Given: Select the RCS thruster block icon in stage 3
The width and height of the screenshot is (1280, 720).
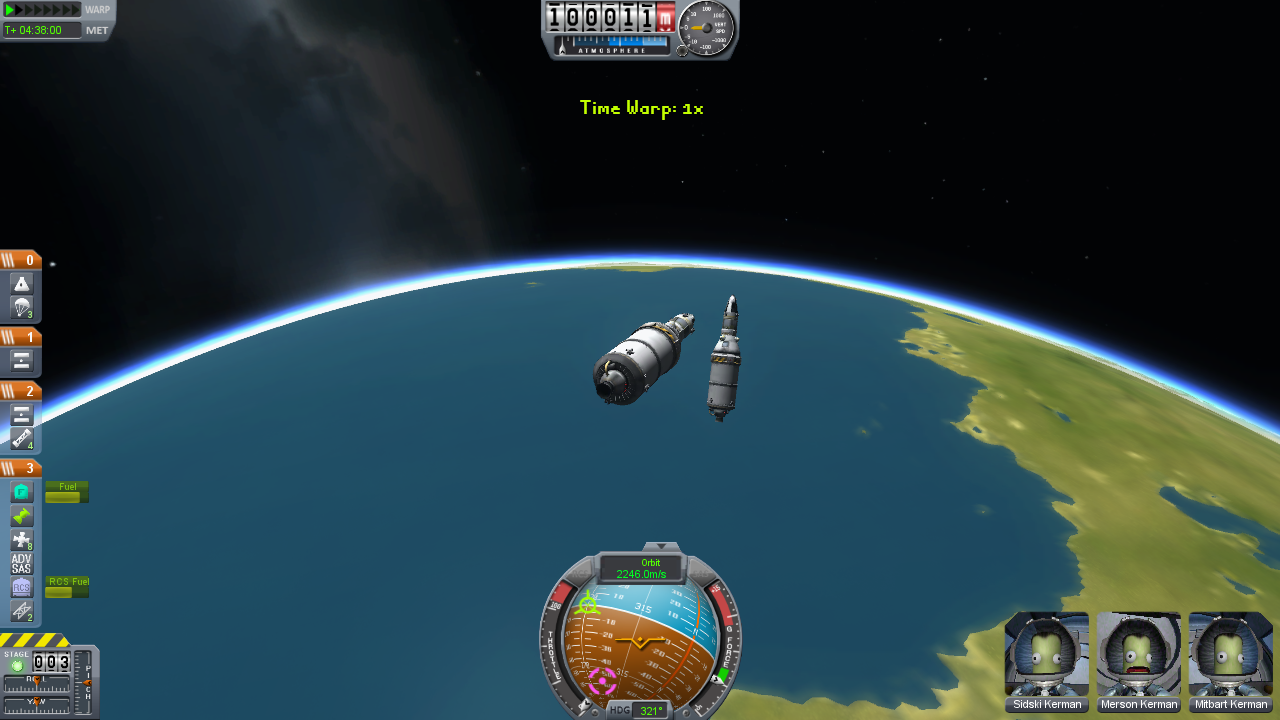Looking at the screenshot, I should [22, 540].
